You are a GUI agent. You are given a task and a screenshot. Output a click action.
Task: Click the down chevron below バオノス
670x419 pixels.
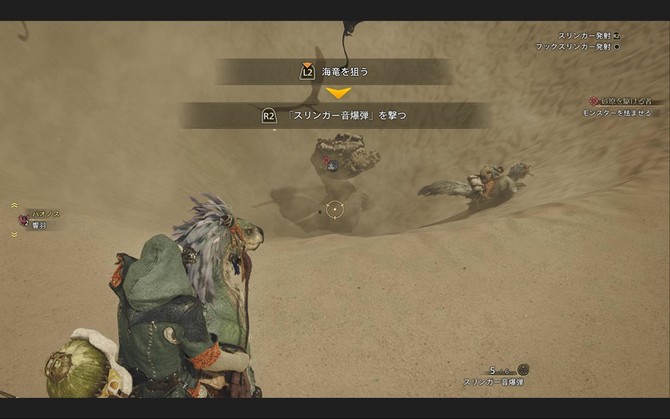(14, 235)
